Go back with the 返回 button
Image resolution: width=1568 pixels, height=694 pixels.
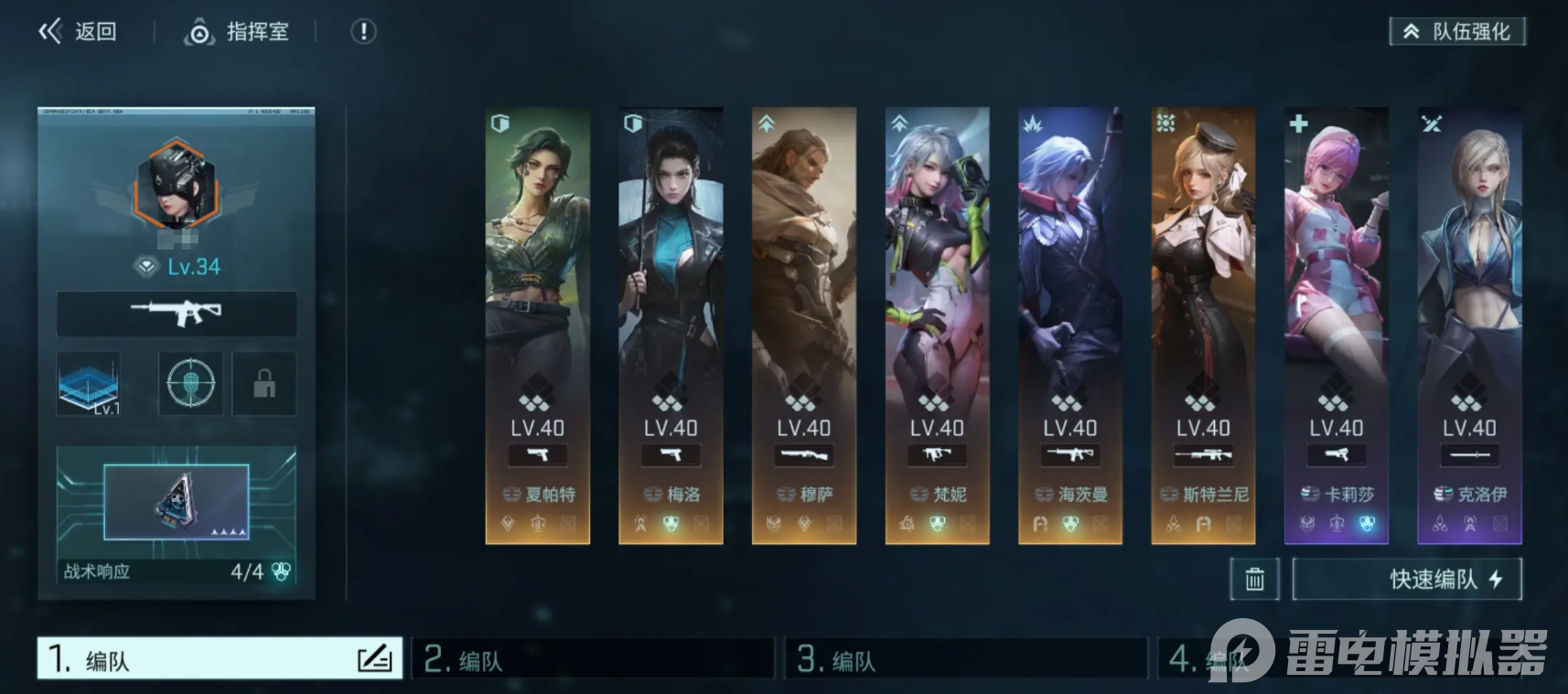(x=78, y=32)
